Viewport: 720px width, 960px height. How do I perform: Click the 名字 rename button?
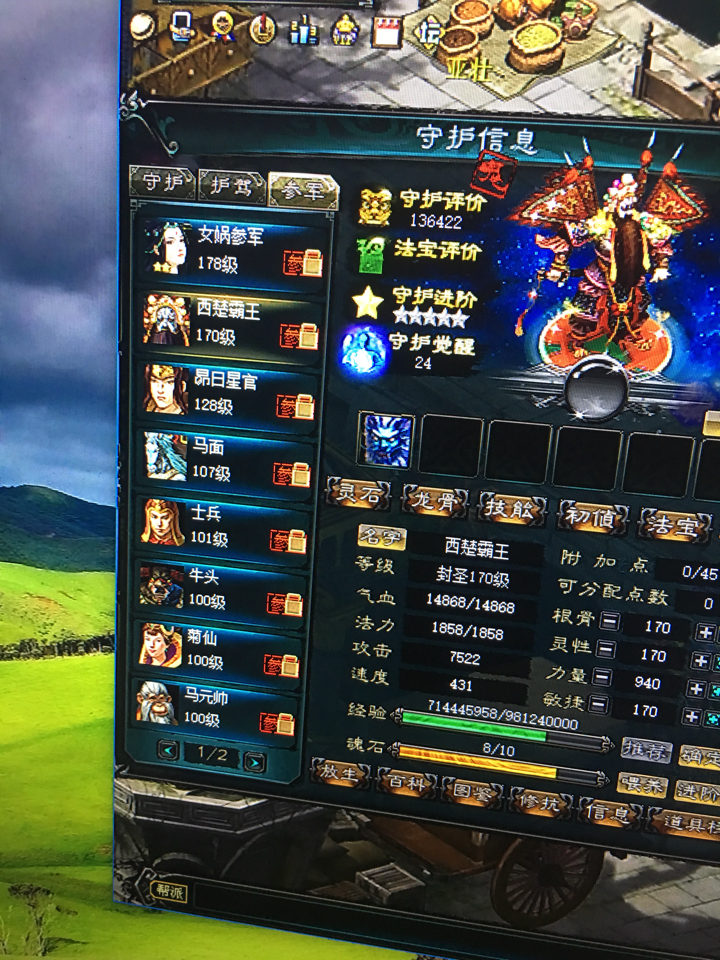(381, 540)
